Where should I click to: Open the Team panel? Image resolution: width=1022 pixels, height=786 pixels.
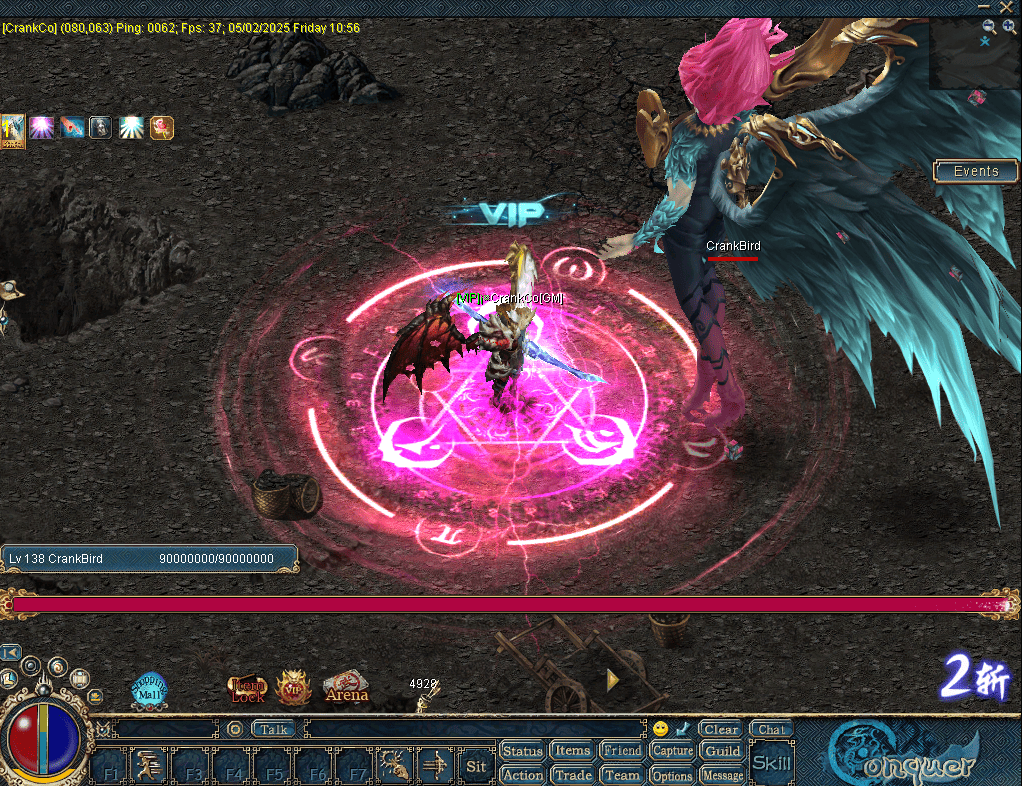click(622, 775)
